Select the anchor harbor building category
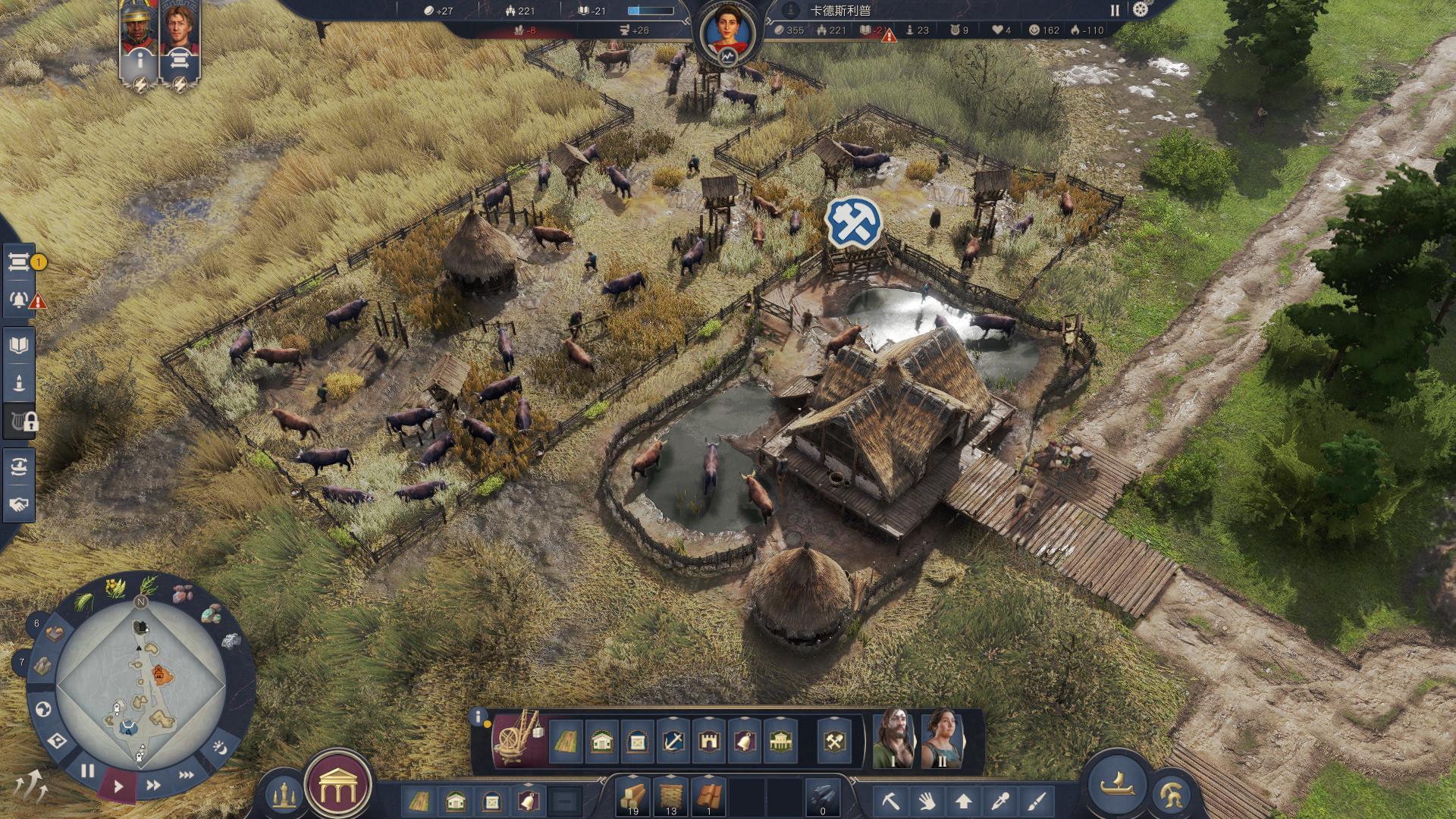 673,741
